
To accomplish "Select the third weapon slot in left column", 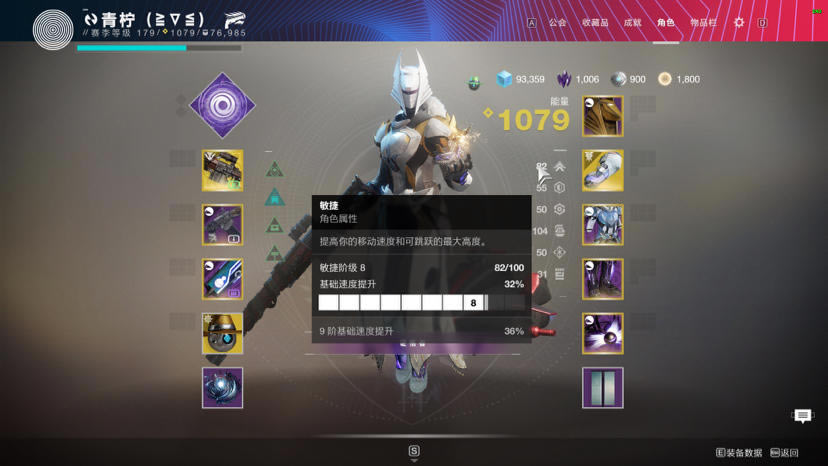I will click(x=222, y=279).
